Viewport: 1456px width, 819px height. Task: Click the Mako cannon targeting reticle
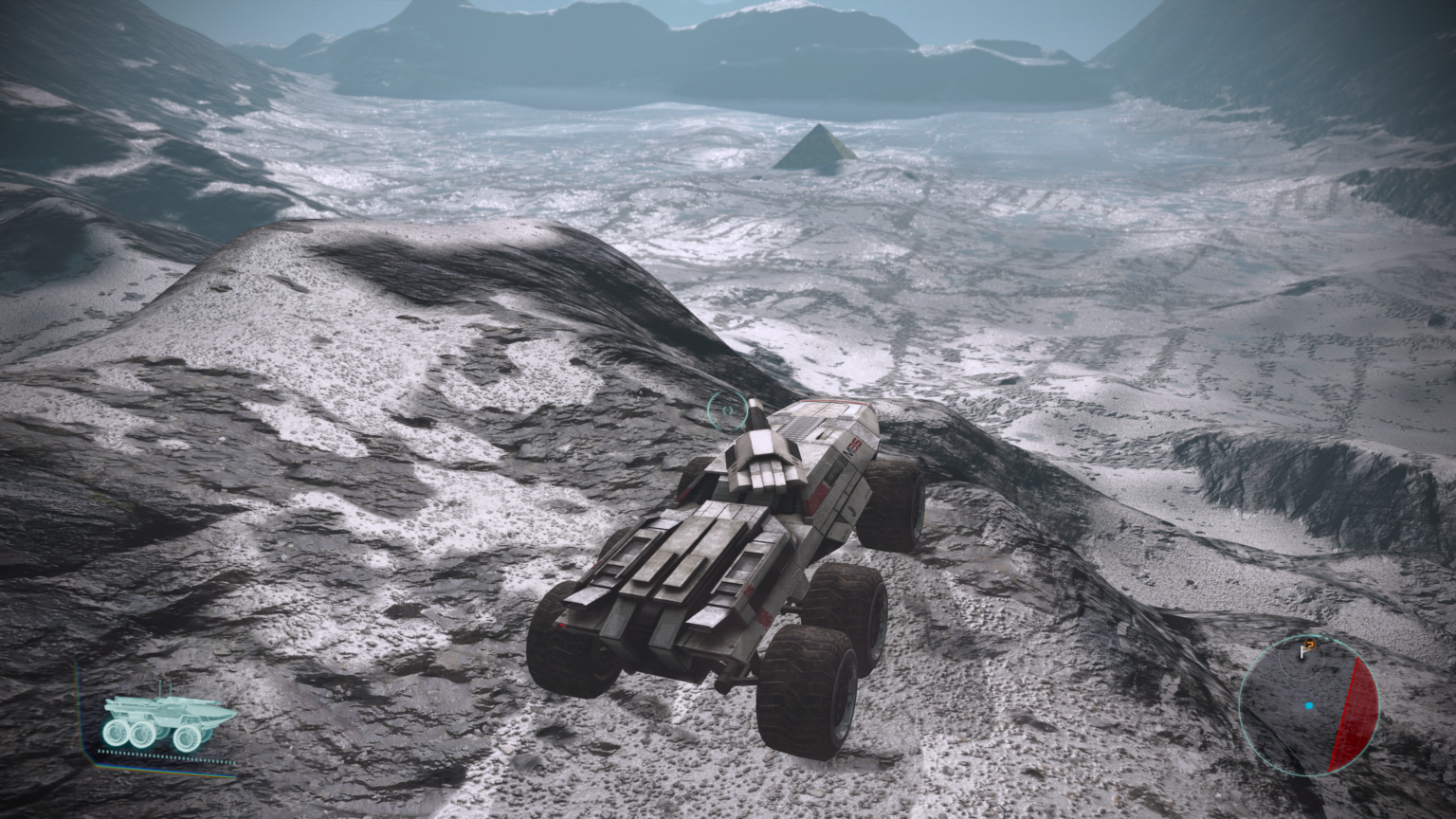pyautogui.click(x=726, y=409)
